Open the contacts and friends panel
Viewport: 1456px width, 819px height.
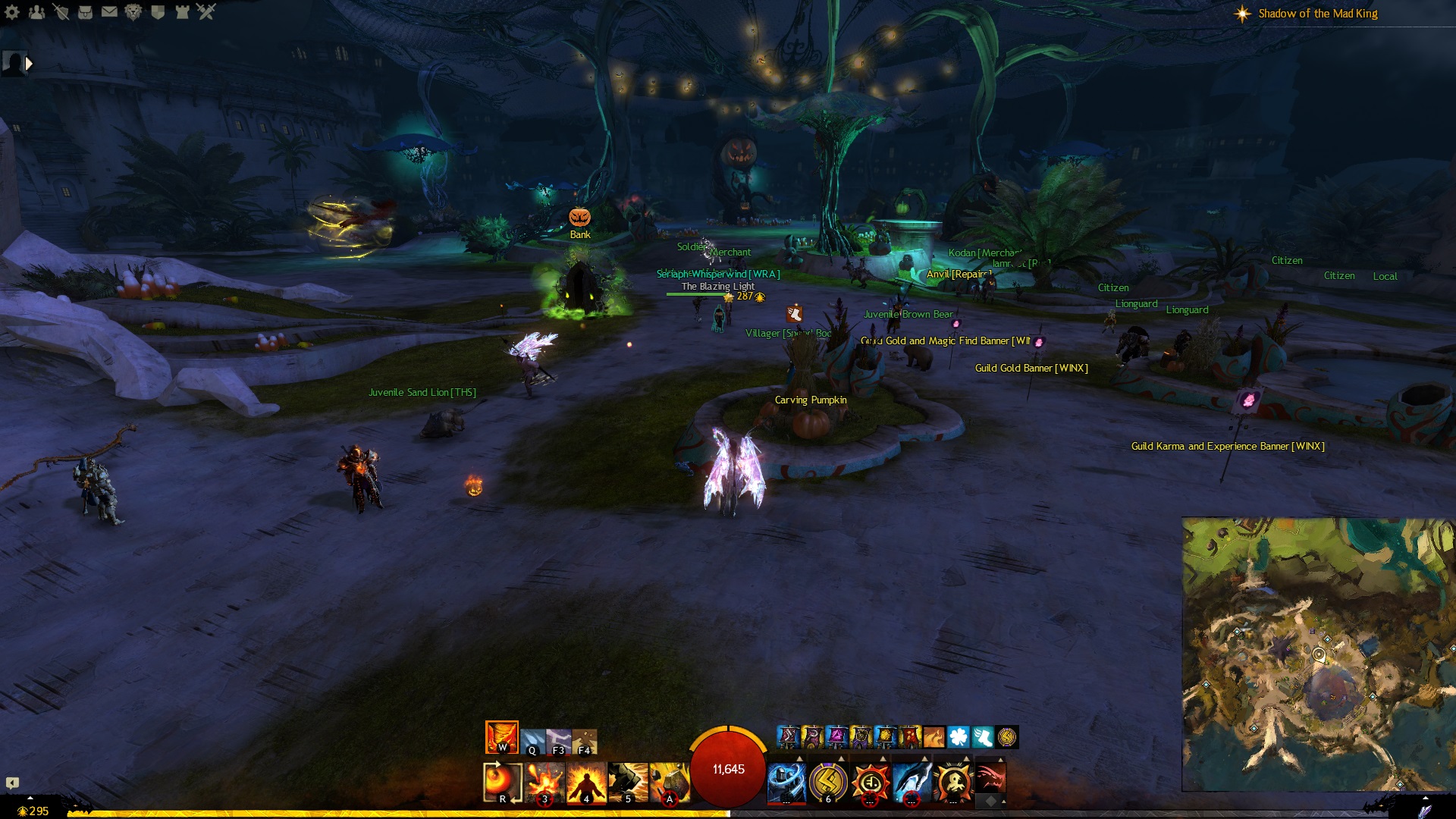click(x=36, y=11)
